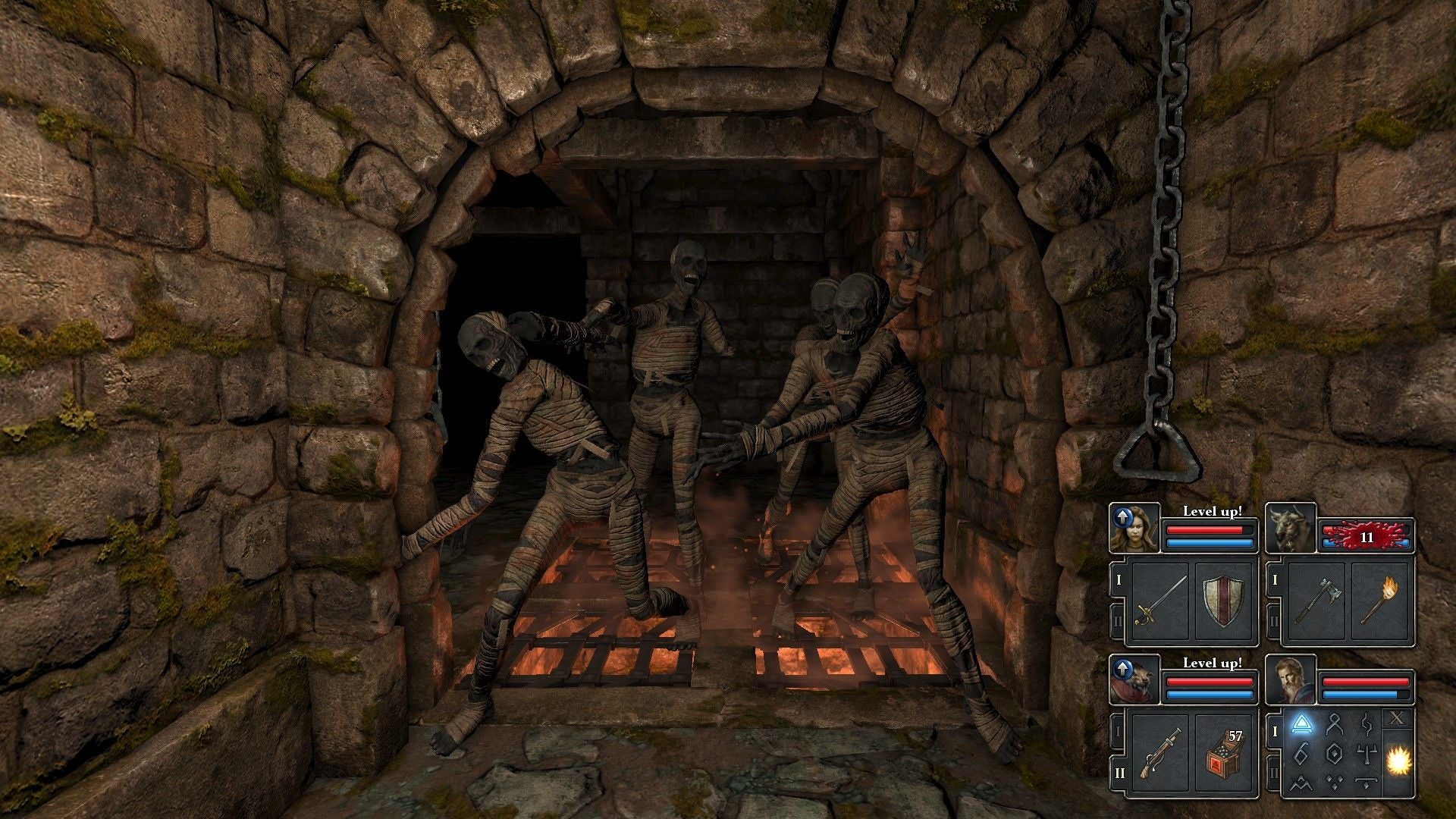Switch wizard to hand set II
Viewport: 1456px width, 819px height.
click(x=1274, y=774)
